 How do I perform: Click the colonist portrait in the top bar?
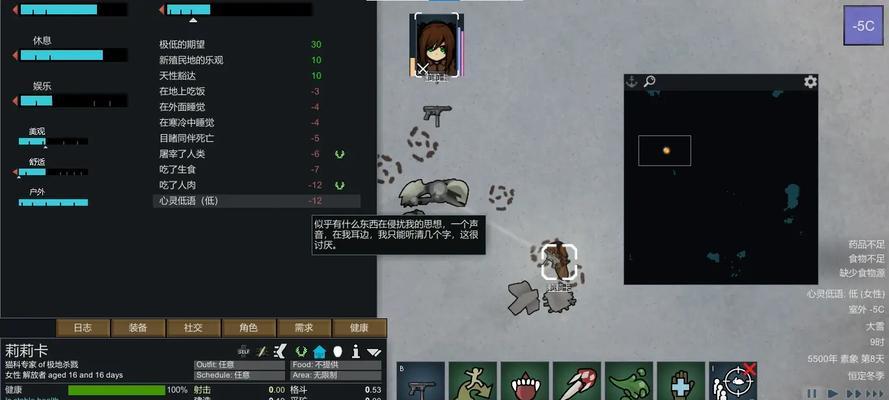click(x=435, y=46)
